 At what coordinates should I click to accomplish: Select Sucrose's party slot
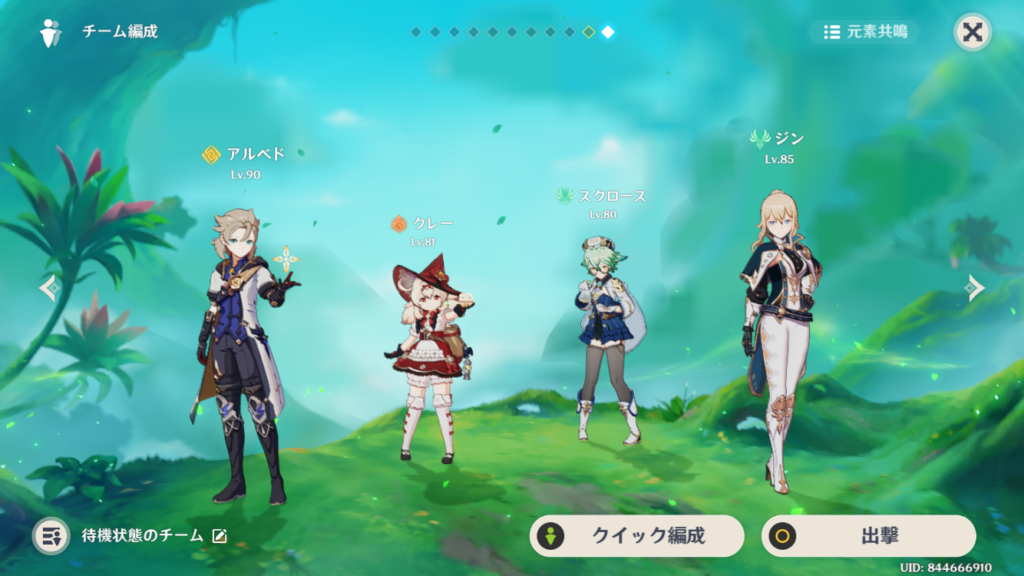pyautogui.click(x=605, y=340)
